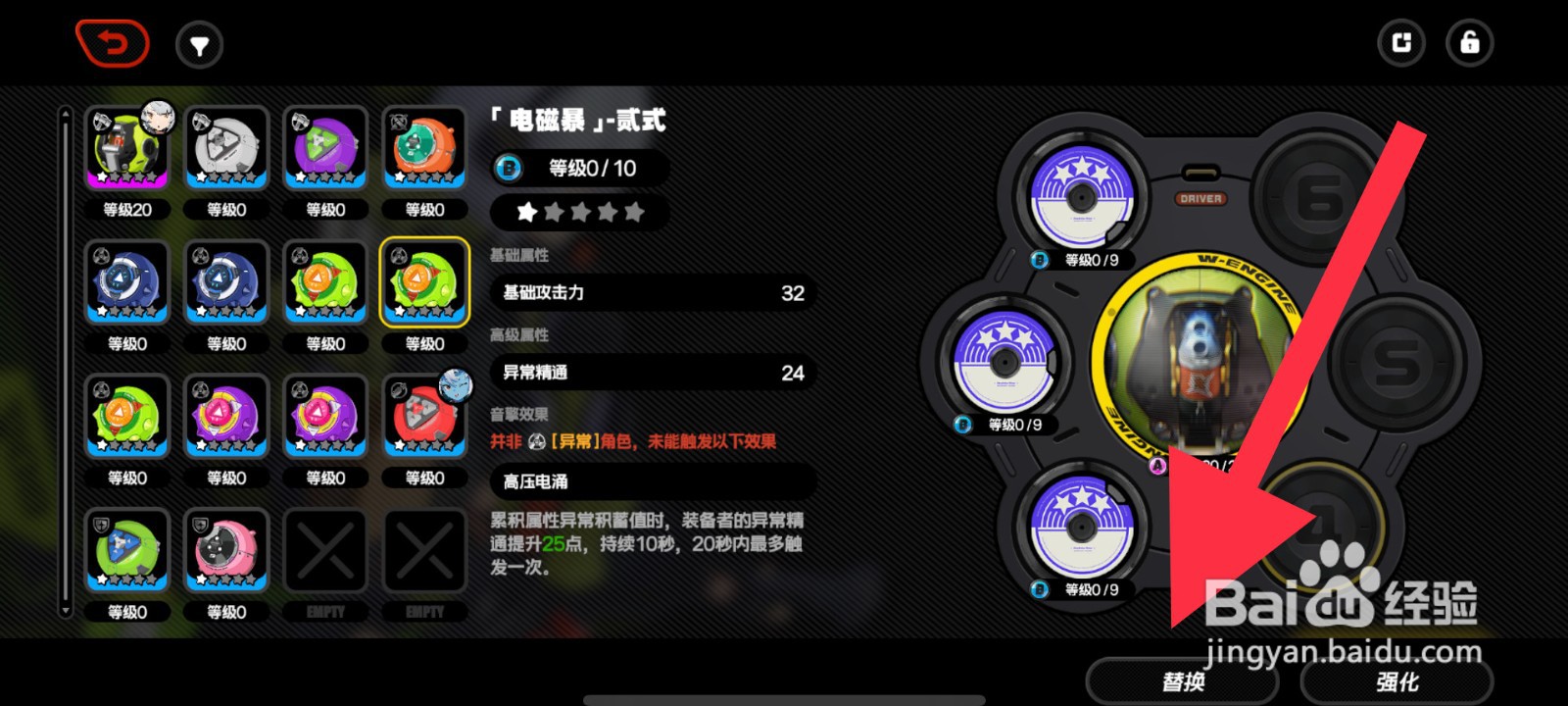Select the pink W-Engine in the bottom row
The image size is (1568, 706).
pyautogui.click(x=226, y=551)
